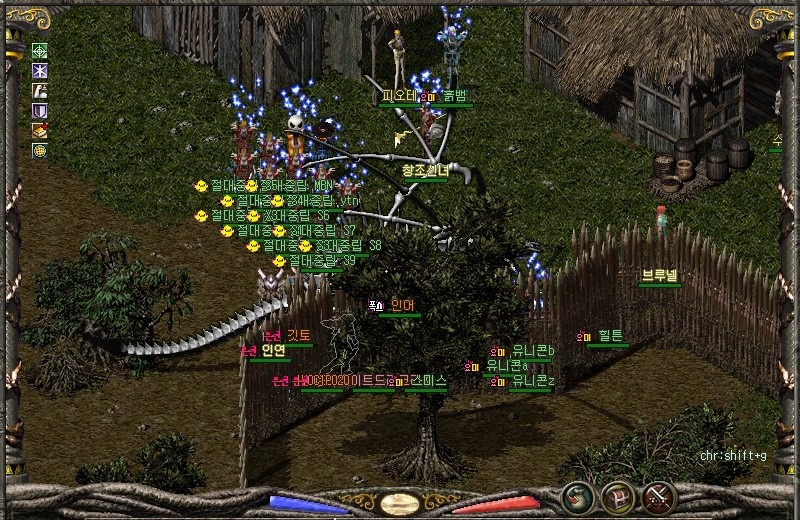The height and width of the screenshot is (520, 800).
Task: Click the golden oval centre ornament
Action: [x=400, y=503]
